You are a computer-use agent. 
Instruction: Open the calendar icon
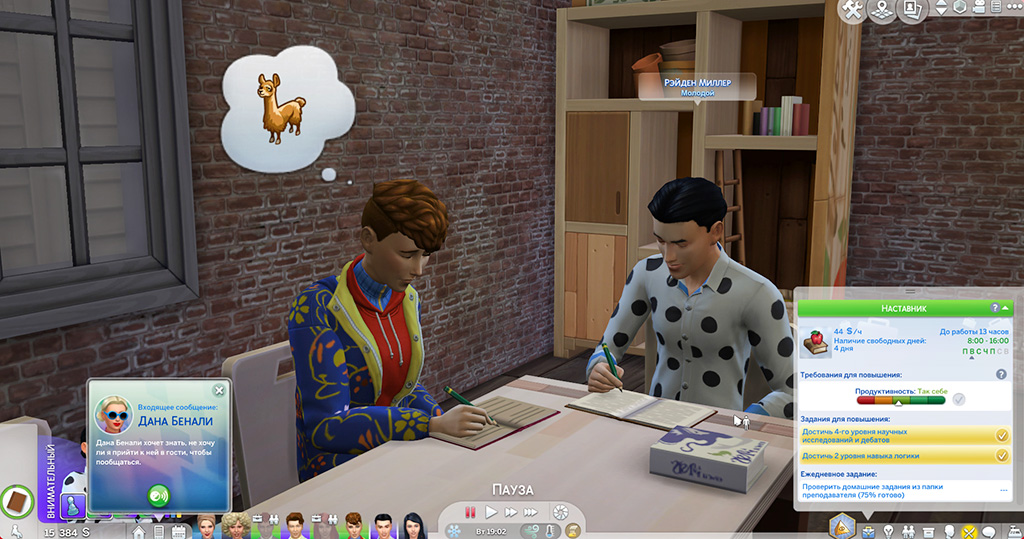point(178,530)
